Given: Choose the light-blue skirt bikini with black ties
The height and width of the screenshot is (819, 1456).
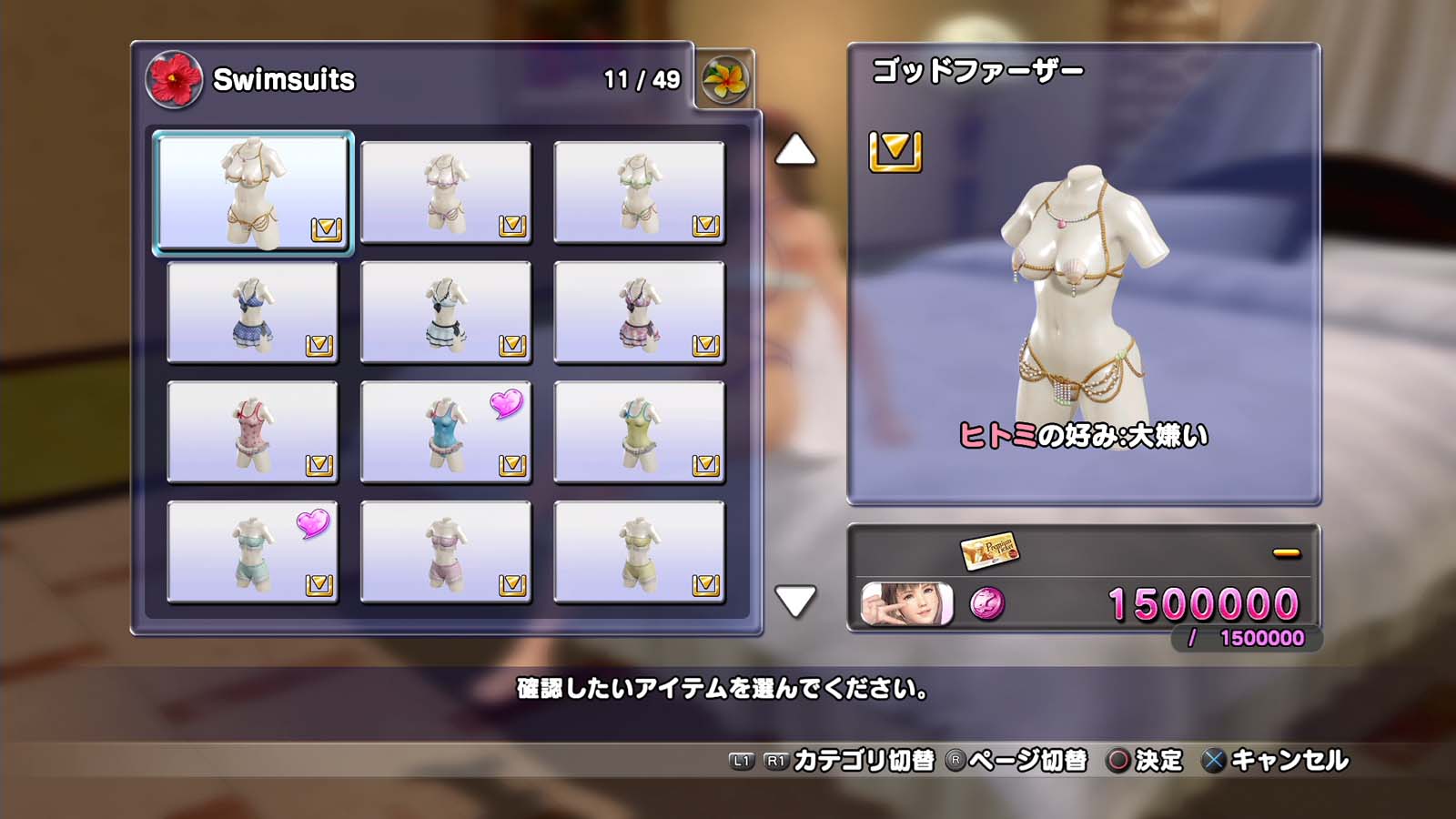Looking at the screenshot, I should 446,312.
